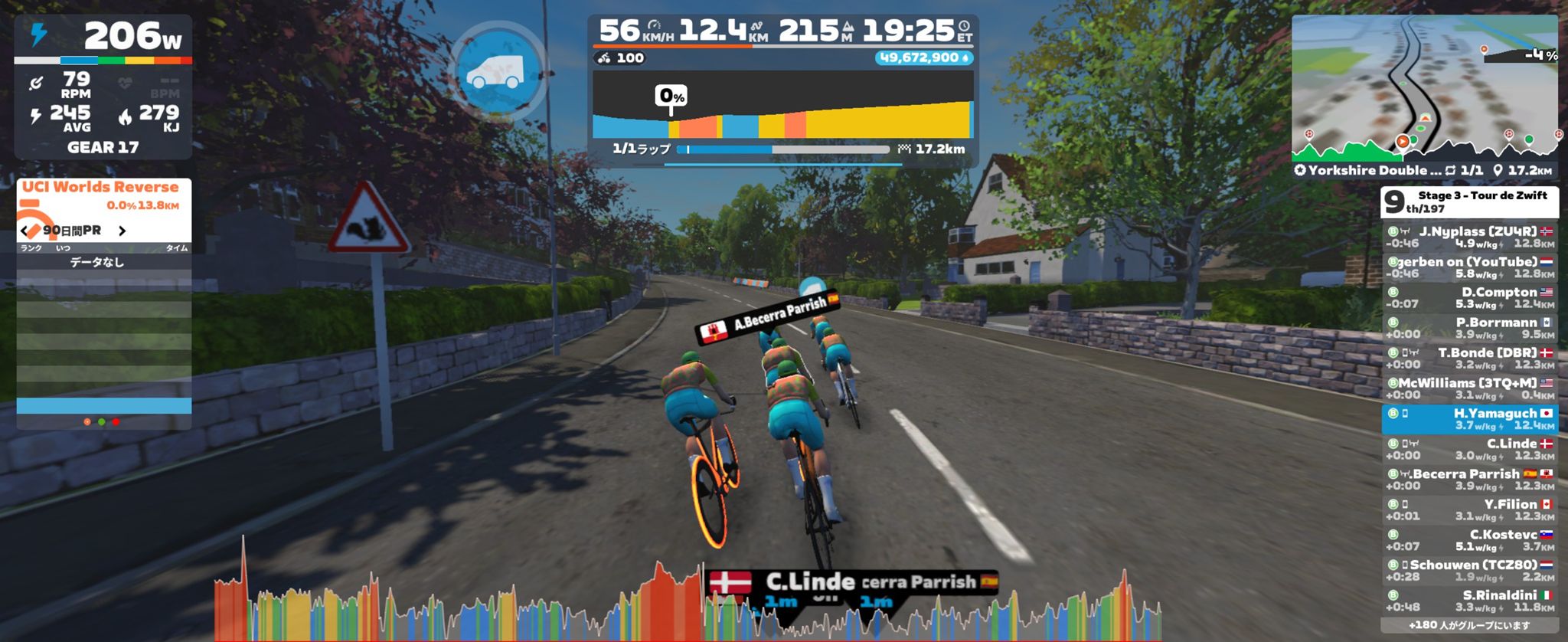Click the Stage 3 Tour de Zwift header
Image resolution: width=1568 pixels, height=642 pixels.
[1469, 201]
